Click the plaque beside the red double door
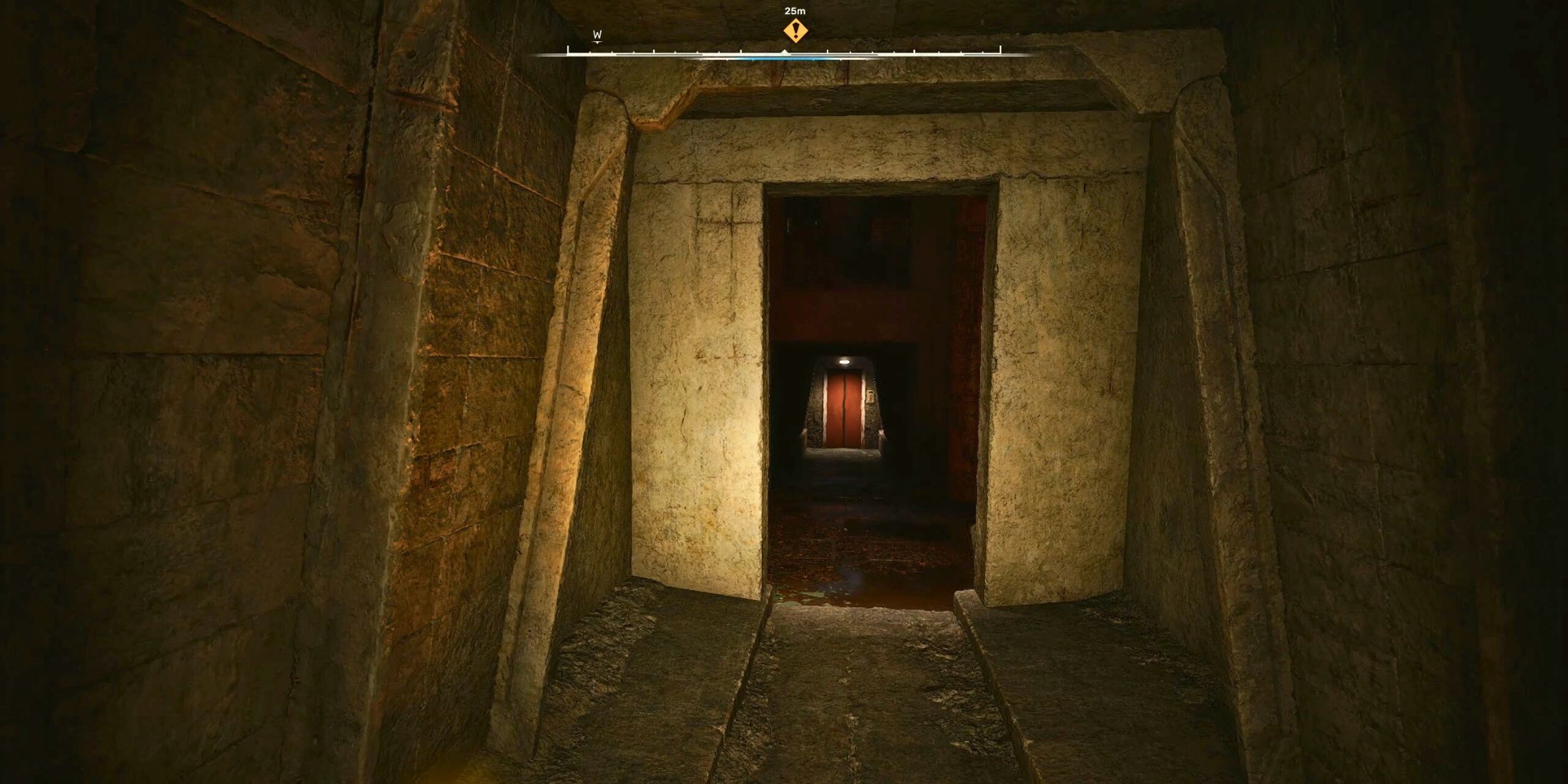This screenshot has height=784, width=1568. tap(870, 396)
